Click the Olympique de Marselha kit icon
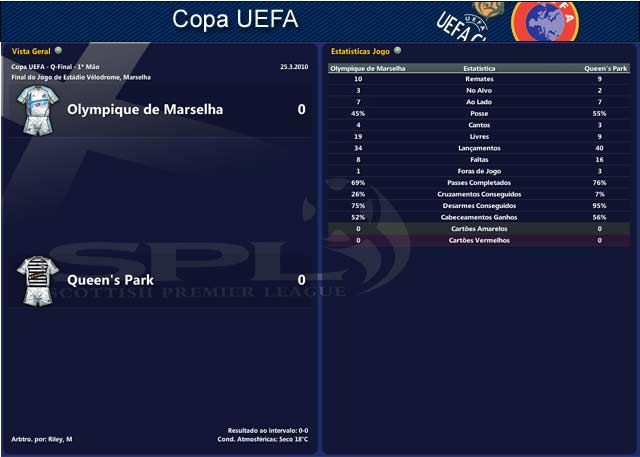The height and width of the screenshot is (457, 640). tap(41, 110)
